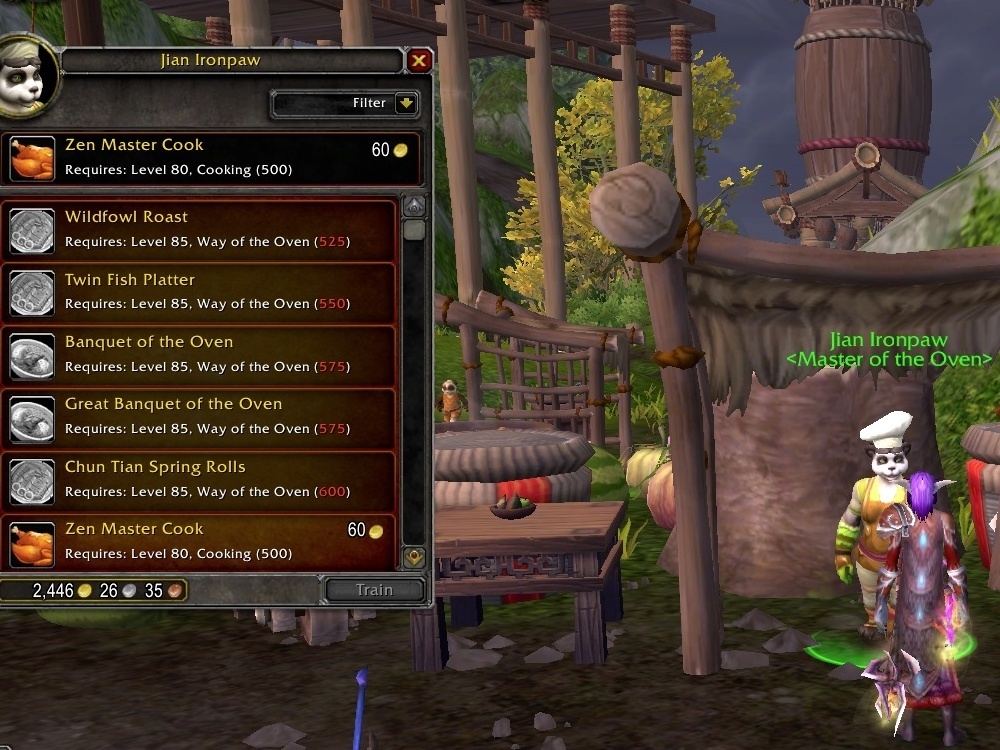Image resolution: width=1000 pixels, height=750 pixels.
Task: Select Banquet of the Oven recipe
Action: point(200,355)
